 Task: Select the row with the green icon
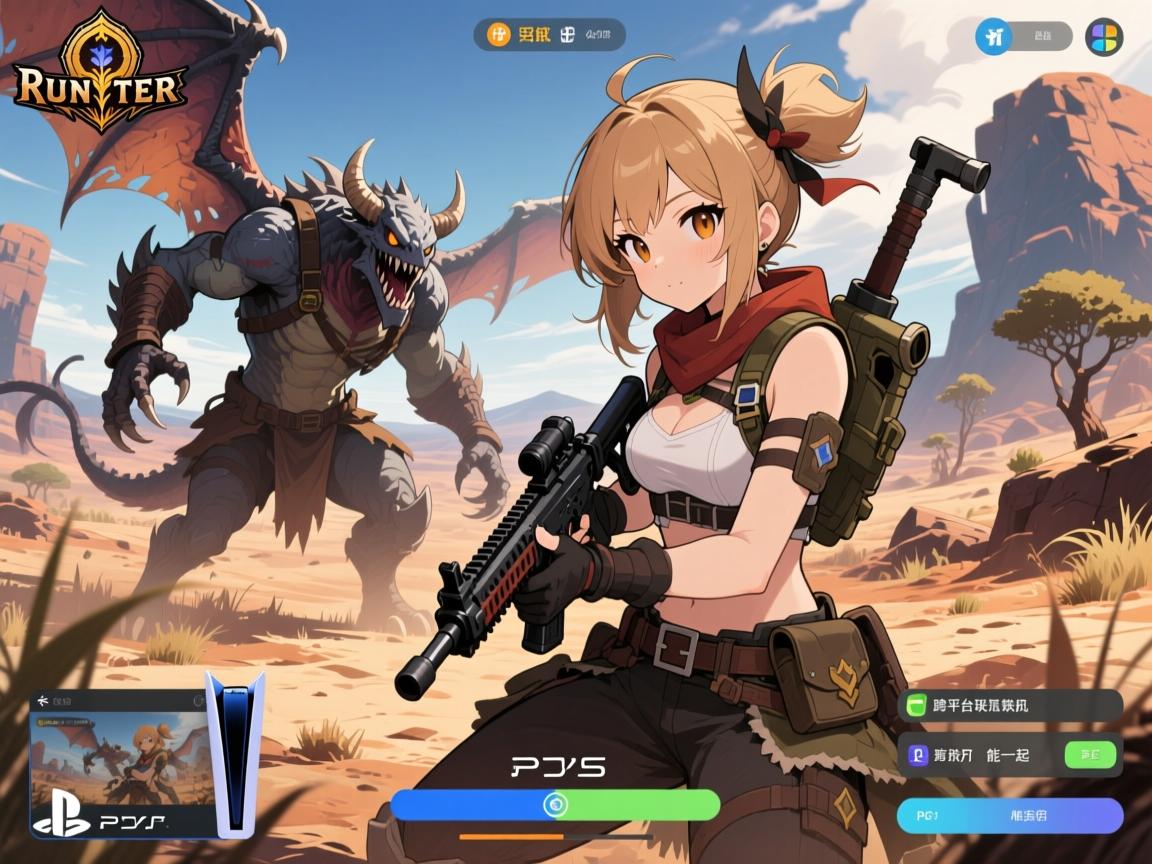coord(1010,705)
